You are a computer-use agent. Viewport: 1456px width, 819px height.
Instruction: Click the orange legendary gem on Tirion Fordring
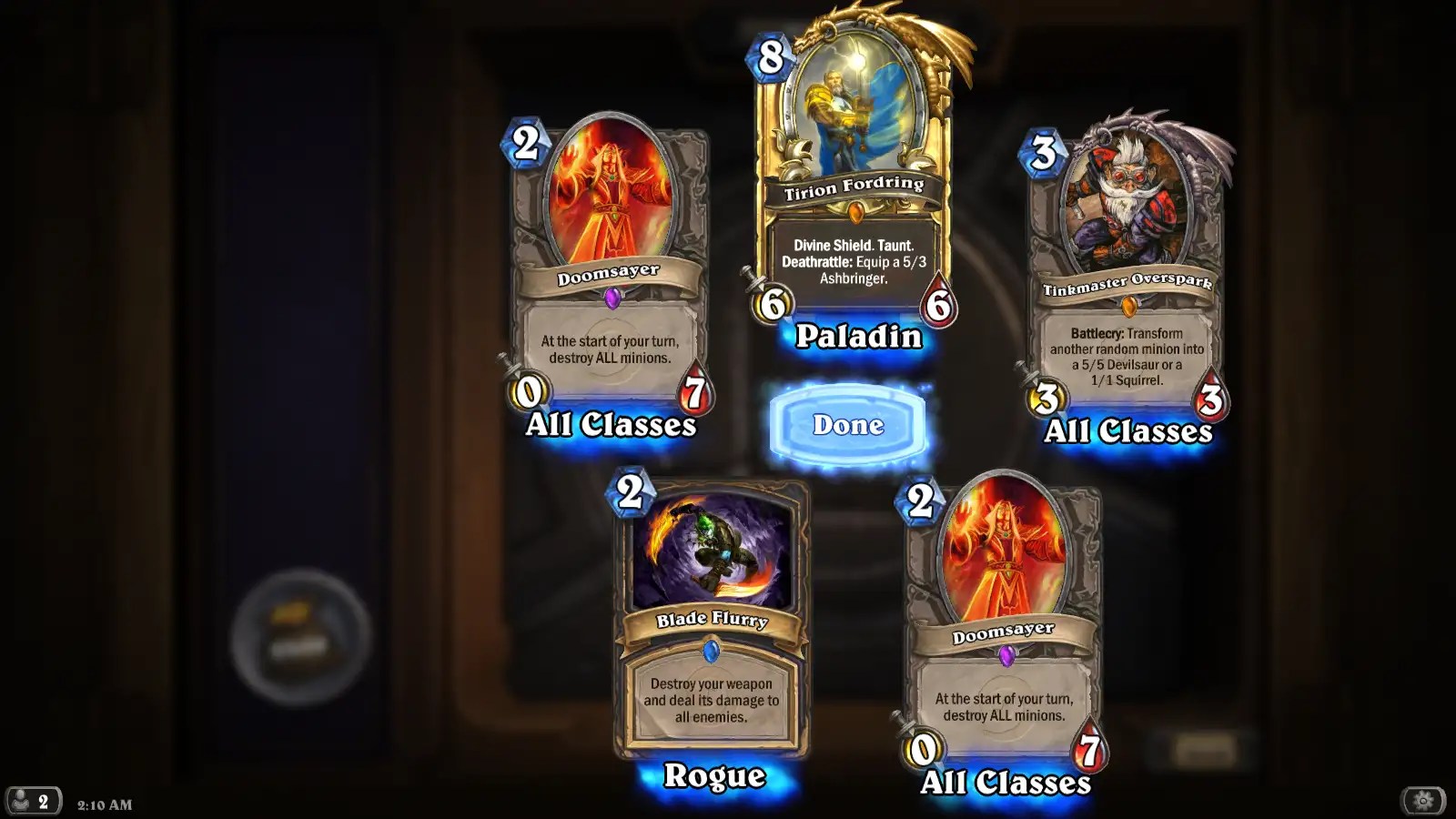[854, 210]
